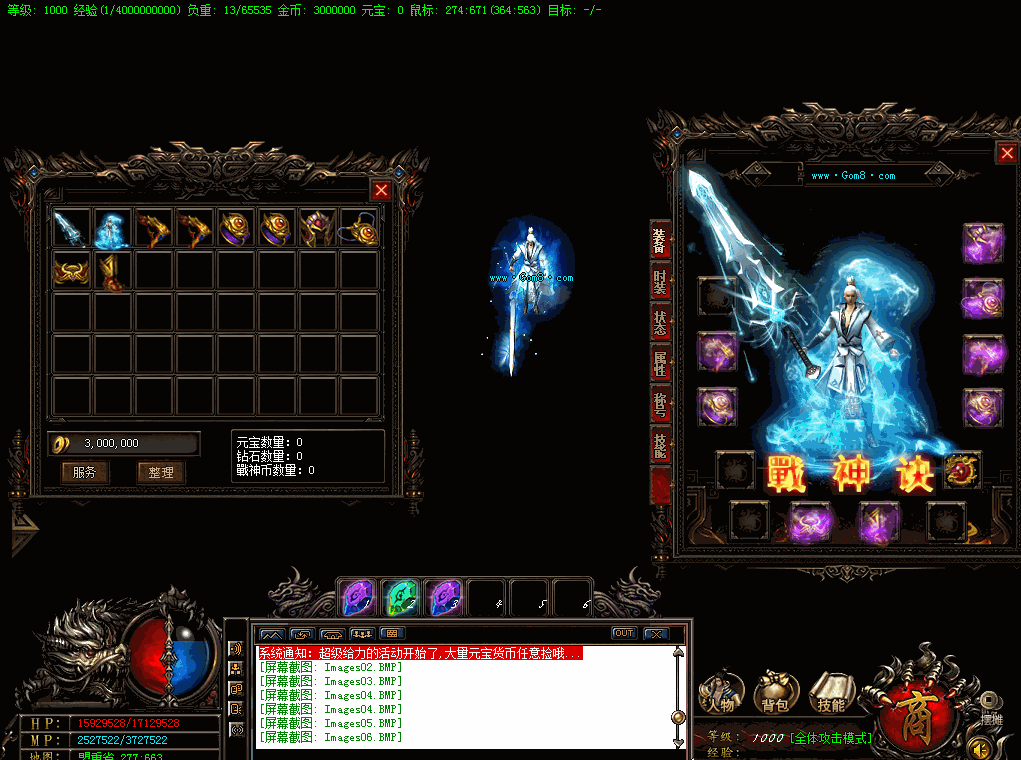Select the golden necklace item
Viewport: 1021px width, 760px height.
359,229
